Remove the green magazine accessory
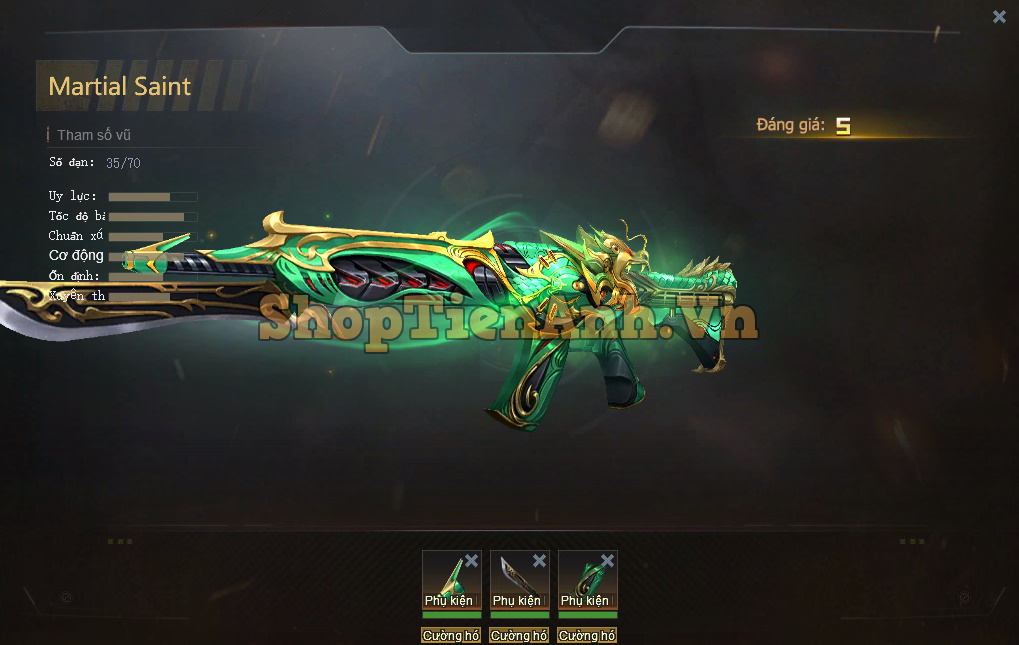The height and width of the screenshot is (645, 1019). click(607, 561)
